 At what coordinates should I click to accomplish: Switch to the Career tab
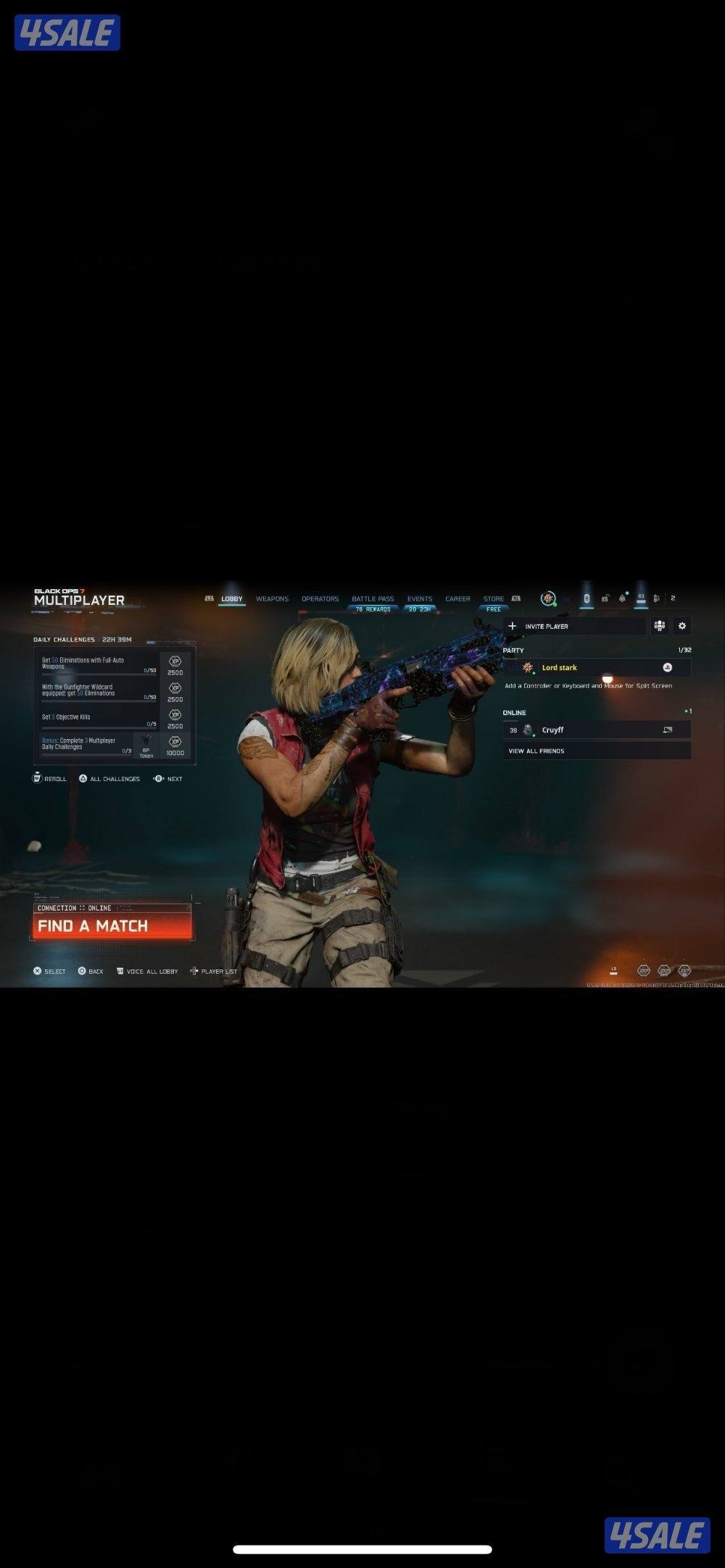pos(457,599)
